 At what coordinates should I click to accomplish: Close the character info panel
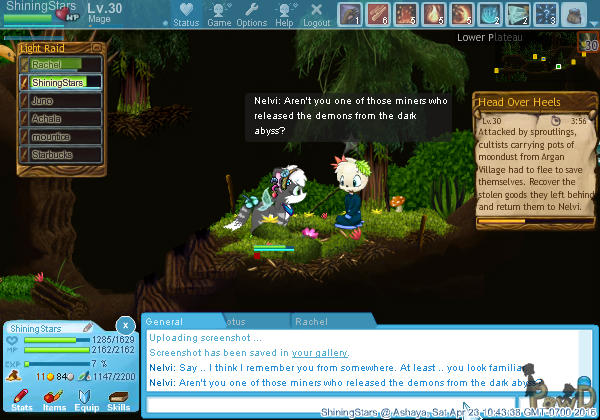124,325
